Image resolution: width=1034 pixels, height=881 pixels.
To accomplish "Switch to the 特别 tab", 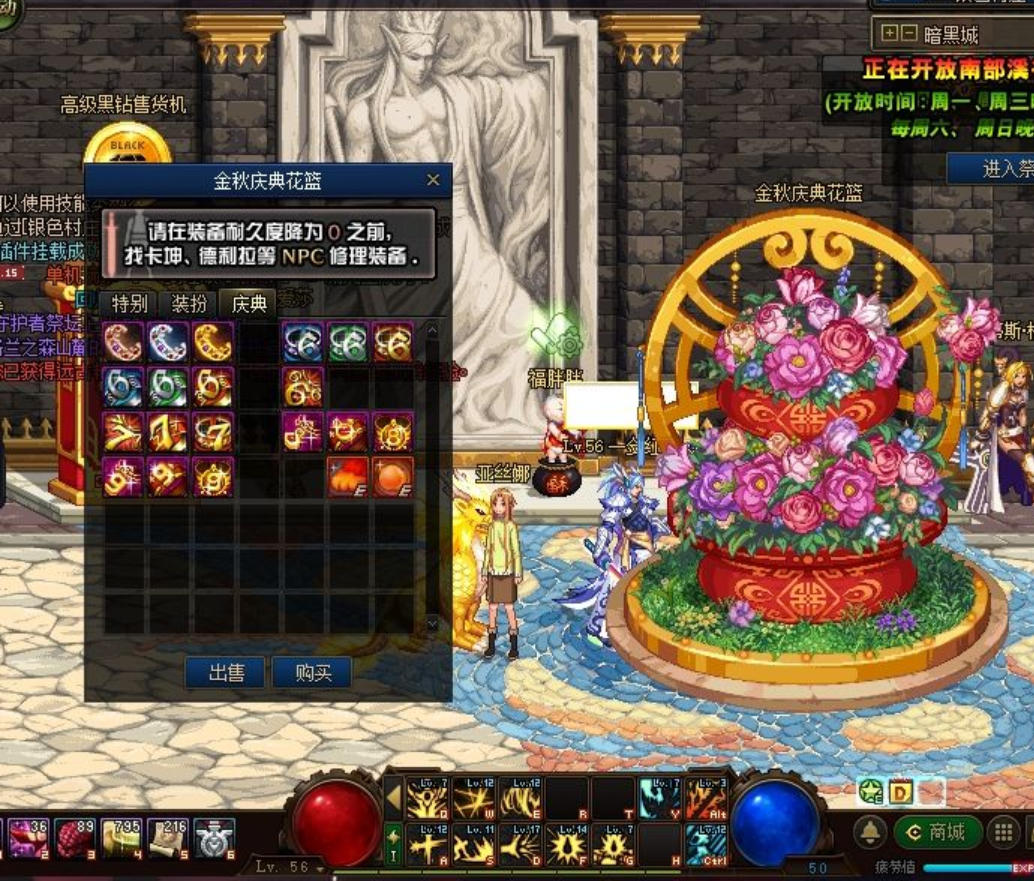I will (x=130, y=303).
